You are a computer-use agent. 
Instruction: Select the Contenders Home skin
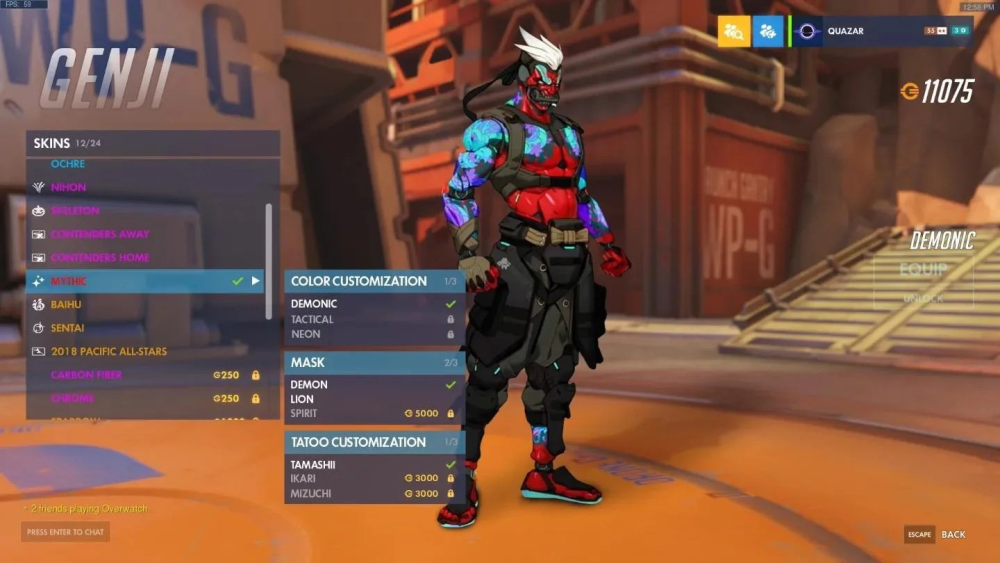98,258
